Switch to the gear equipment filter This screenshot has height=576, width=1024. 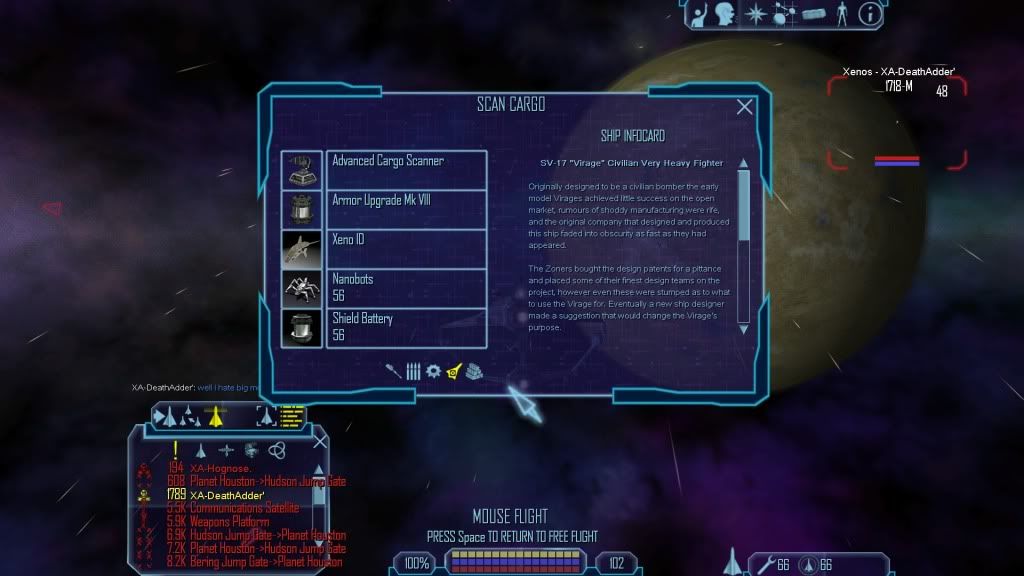(433, 370)
